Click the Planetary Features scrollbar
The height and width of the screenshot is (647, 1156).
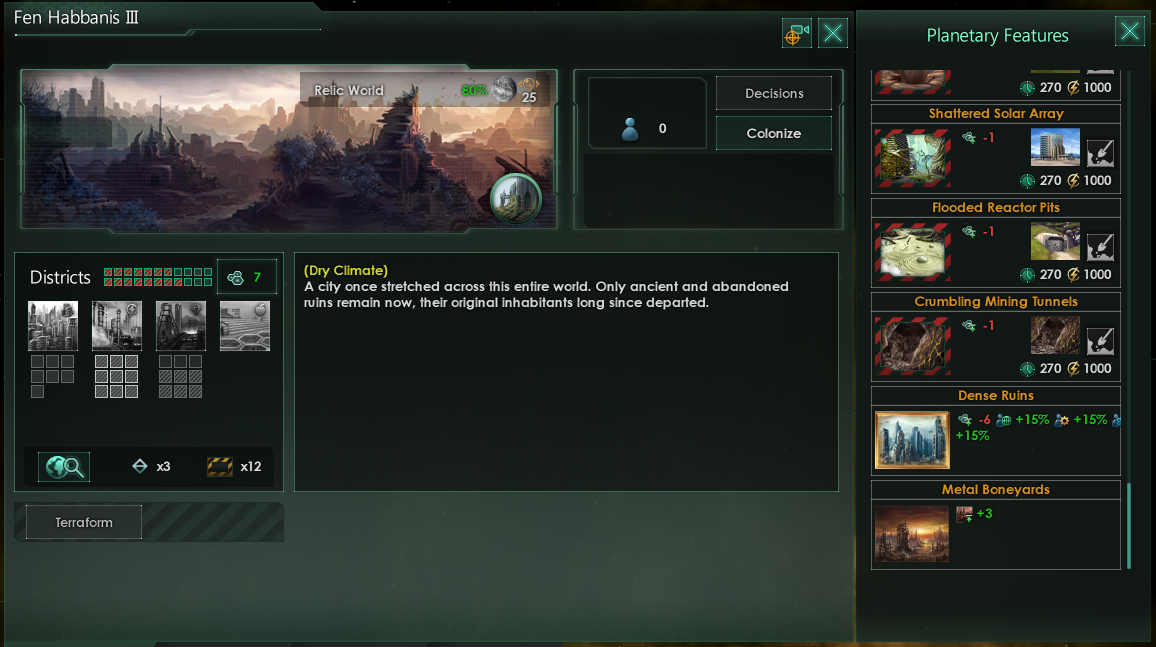(1129, 525)
